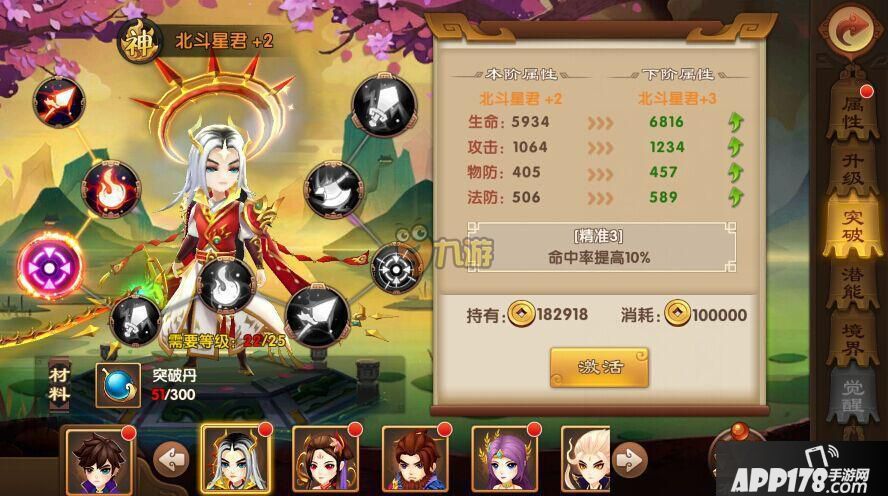Viewport: 888px width, 496px height.
Task: Activate the breakthrough with the 激活 button
Action: pos(599,367)
